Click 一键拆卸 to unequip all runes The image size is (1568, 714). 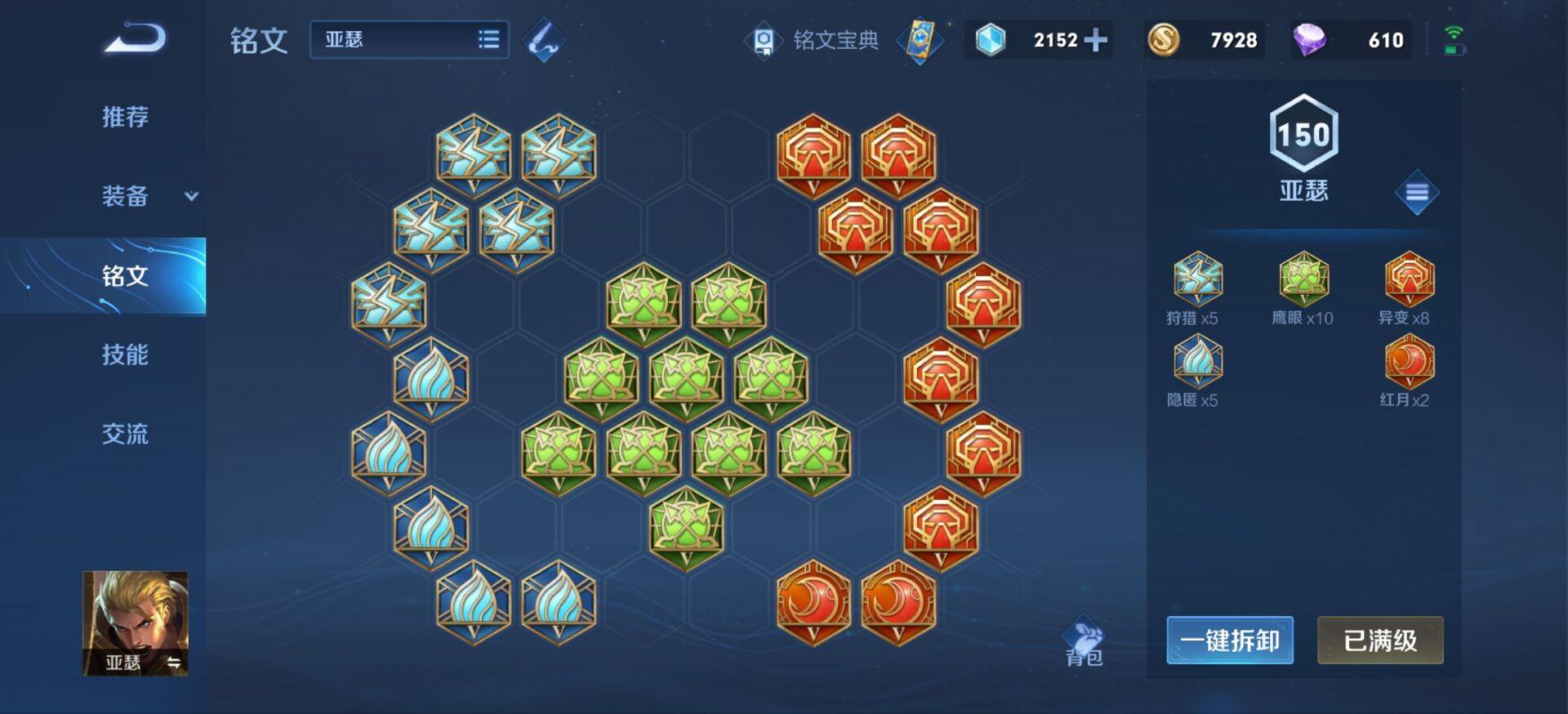coord(1229,640)
